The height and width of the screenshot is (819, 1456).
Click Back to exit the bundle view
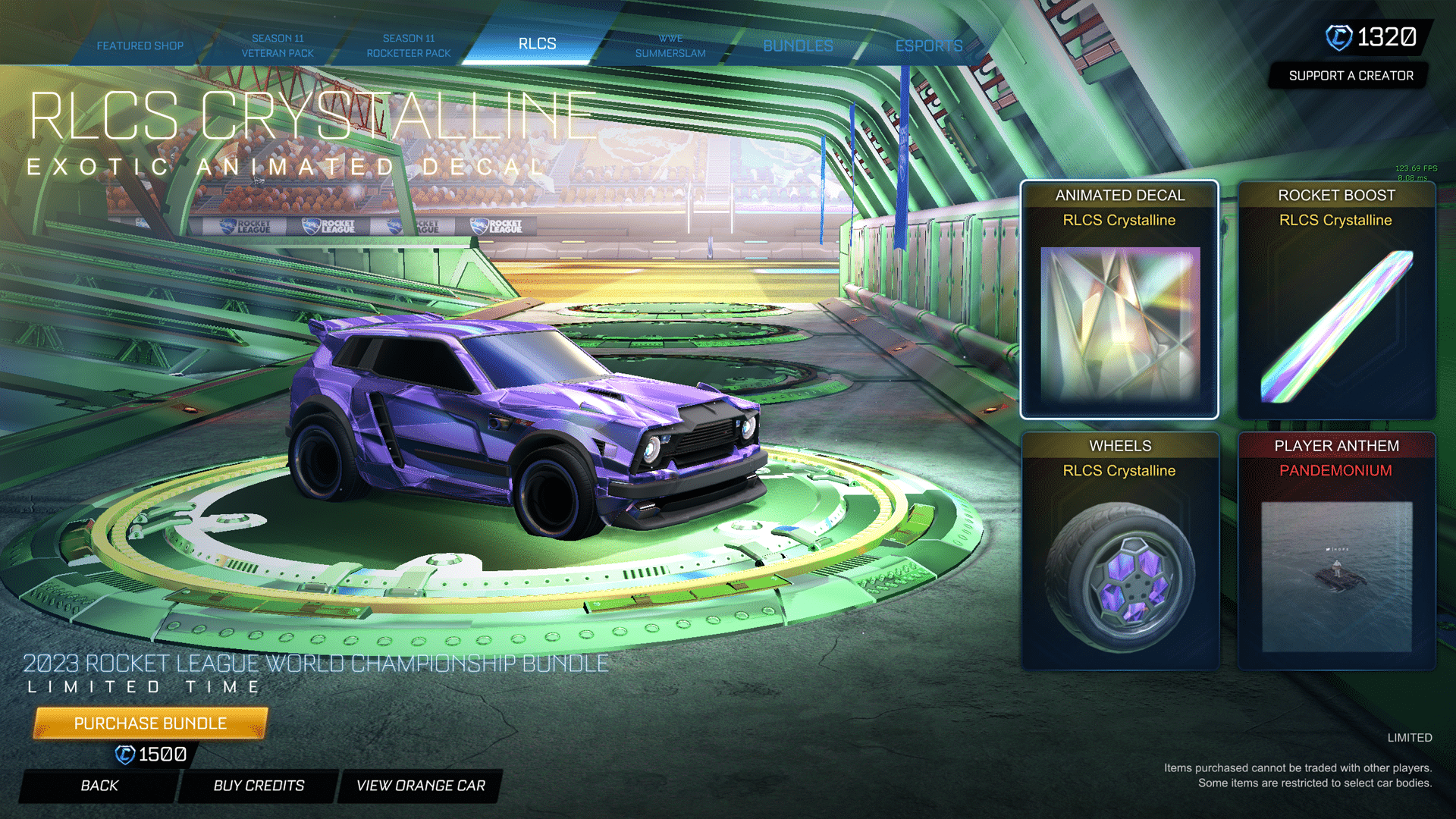(99, 786)
